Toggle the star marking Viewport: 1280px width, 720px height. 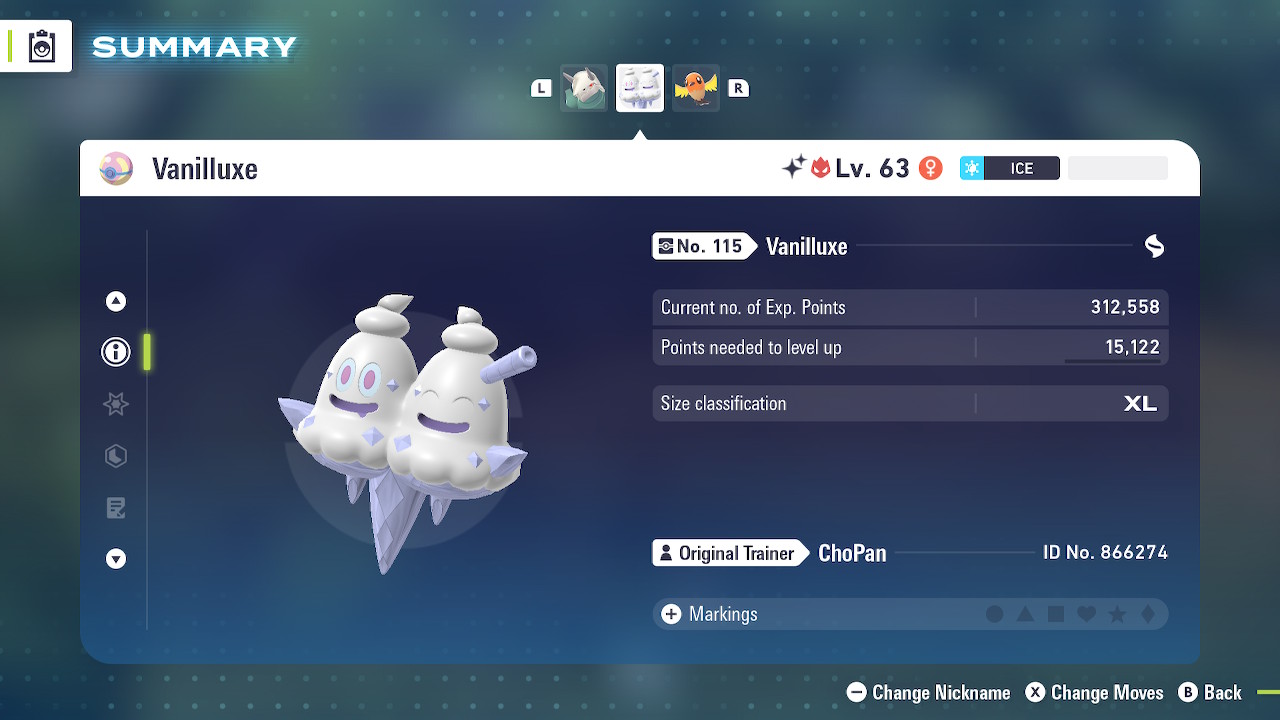point(1117,614)
